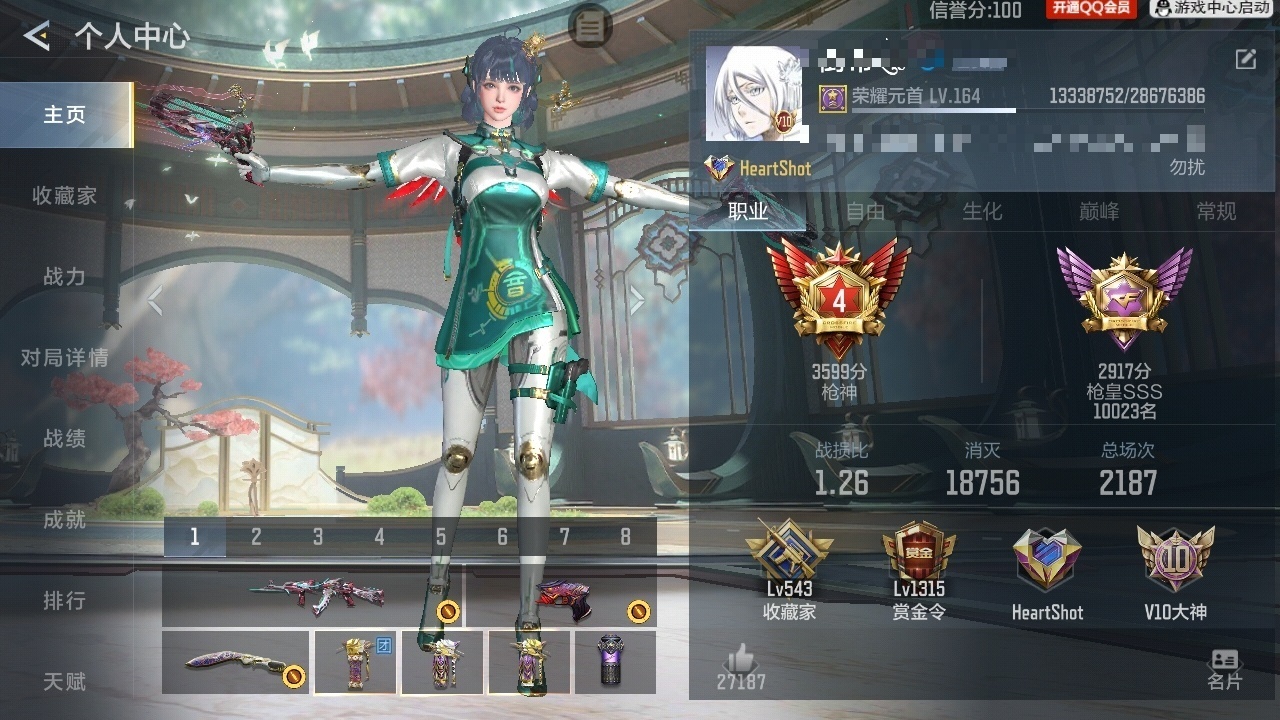Open the 天赋 talents page

[x=65, y=682]
